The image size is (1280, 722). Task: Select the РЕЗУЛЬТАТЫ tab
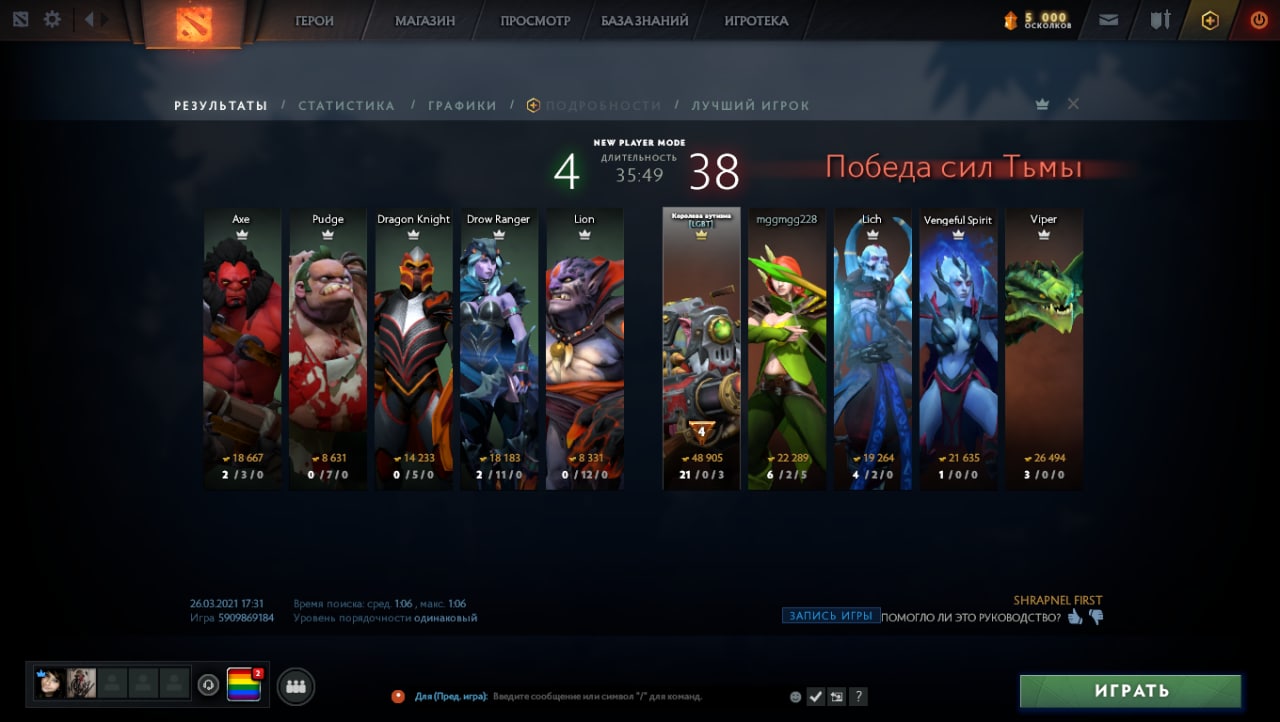(x=221, y=105)
